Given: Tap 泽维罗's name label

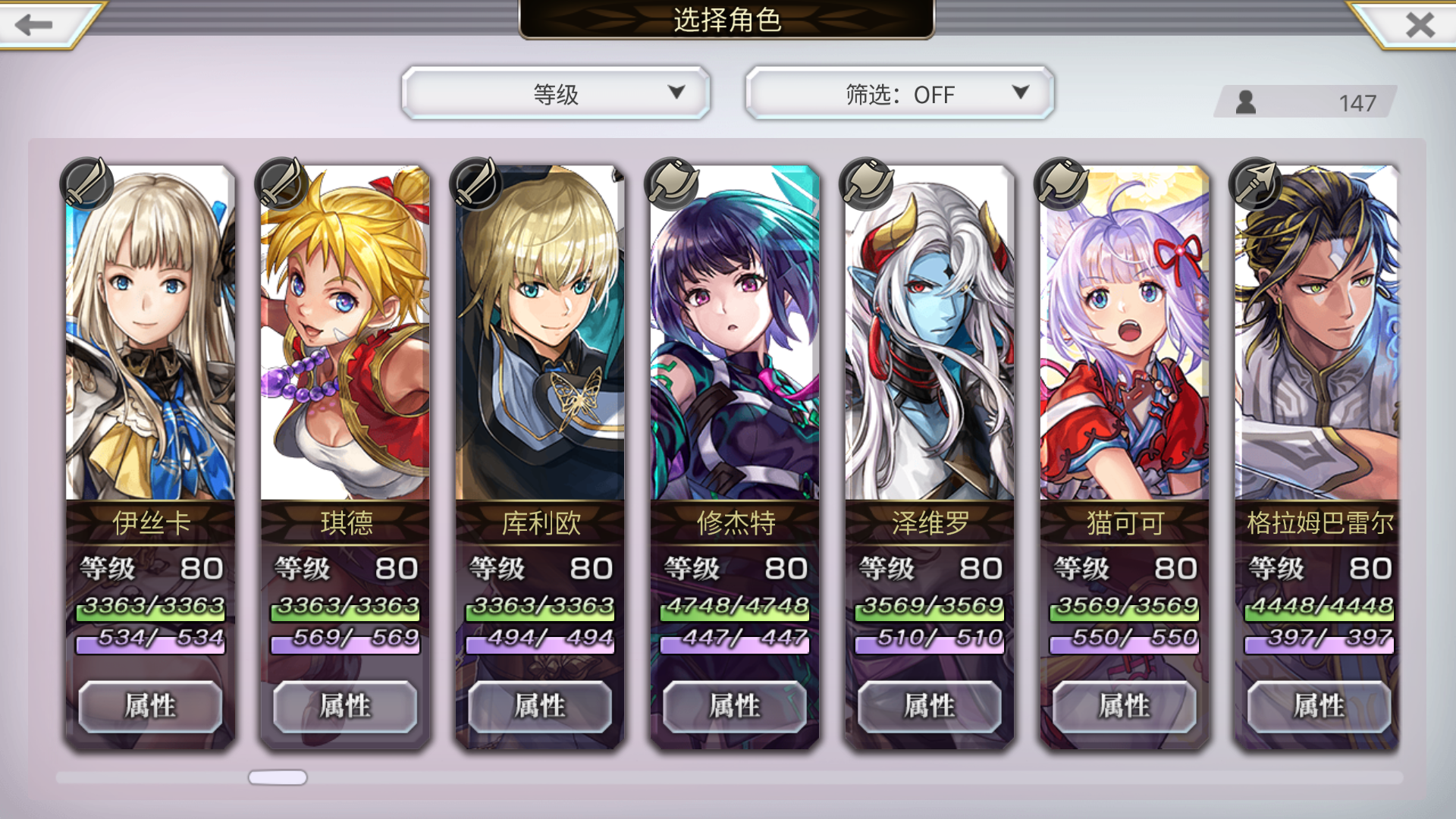Looking at the screenshot, I should tap(928, 523).
